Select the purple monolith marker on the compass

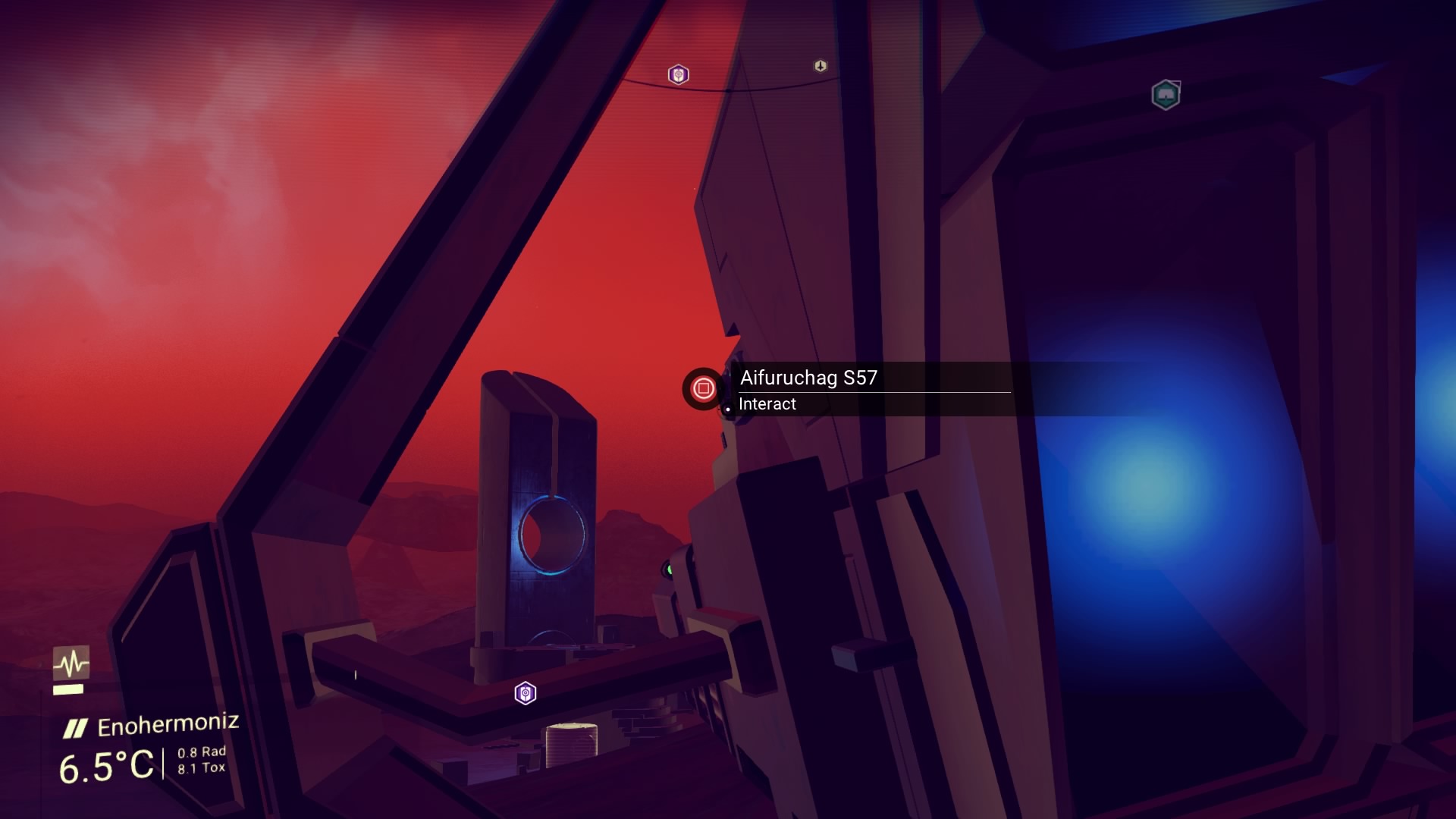pos(678,74)
